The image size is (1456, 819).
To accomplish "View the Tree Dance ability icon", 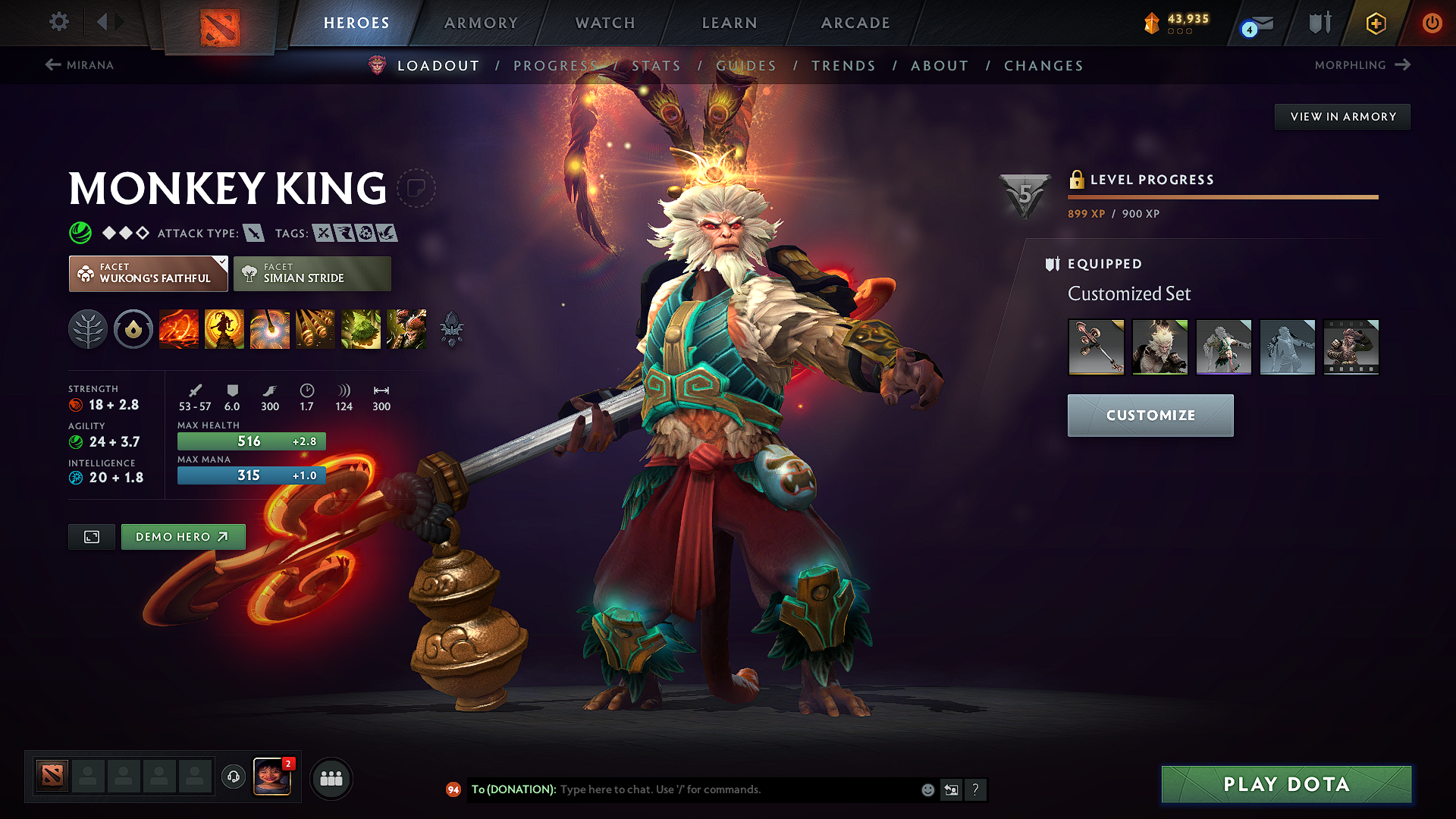I will [224, 329].
